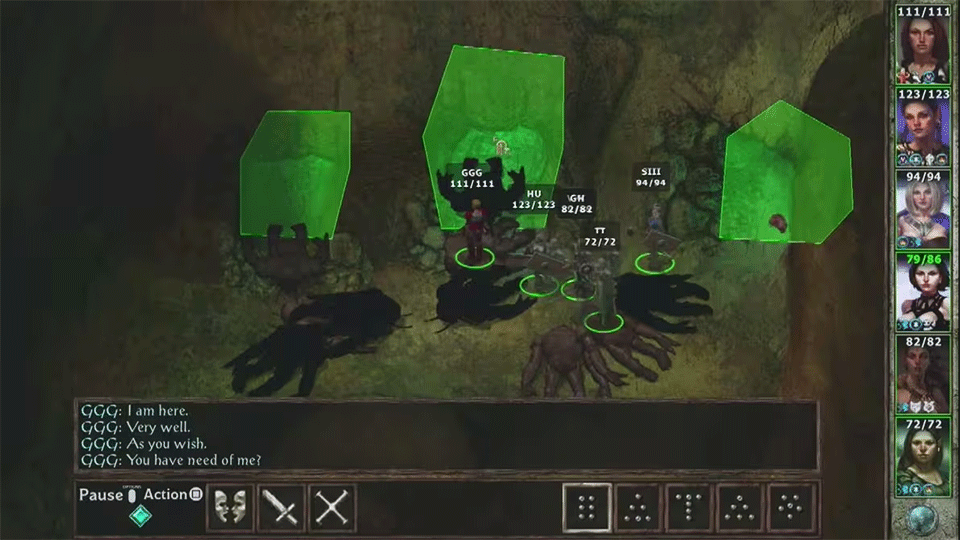Click the GGG dialogue message log

click(x=445, y=435)
